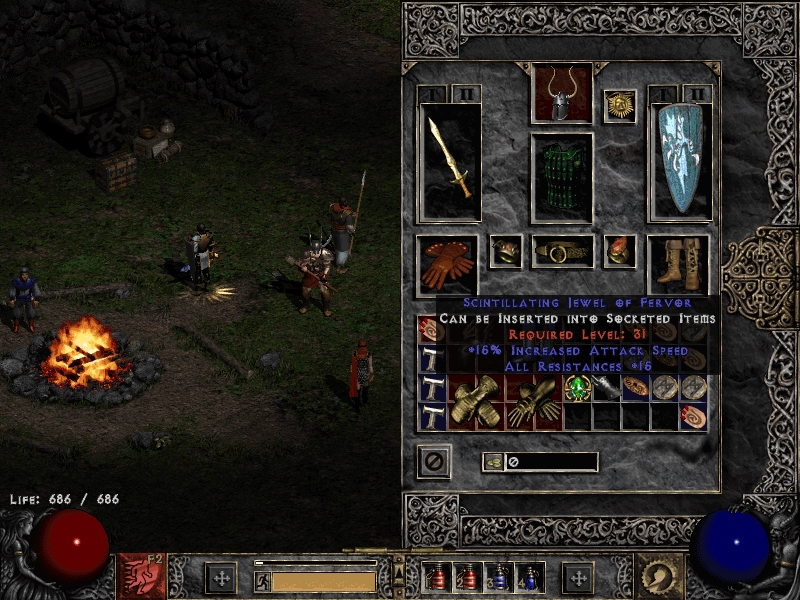The width and height of the screenshot is (800, 600).
Task: Activate the left skill with the F2 label
Action: click(142, 577)
